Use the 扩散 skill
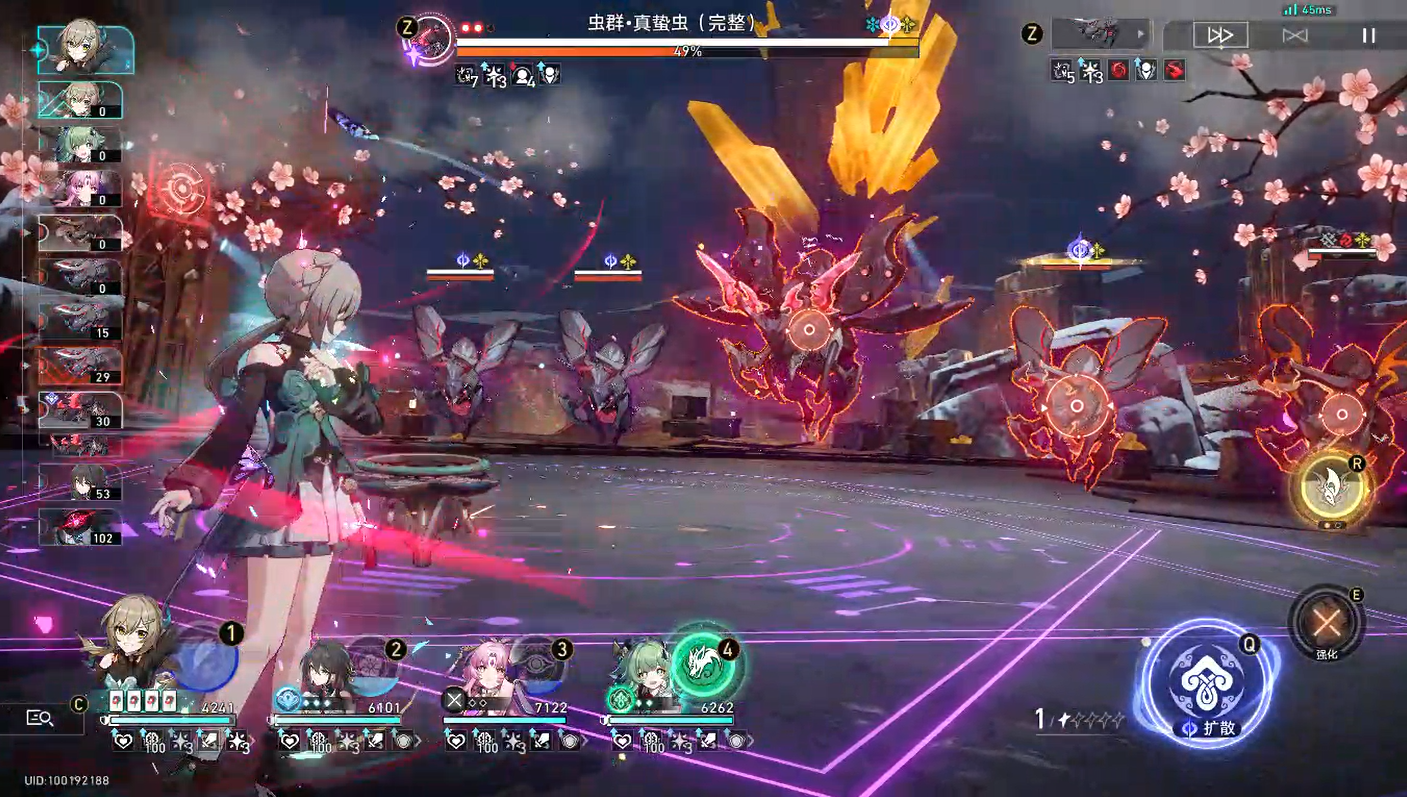Viewport: 1407px width, 797px height. 1206,684
